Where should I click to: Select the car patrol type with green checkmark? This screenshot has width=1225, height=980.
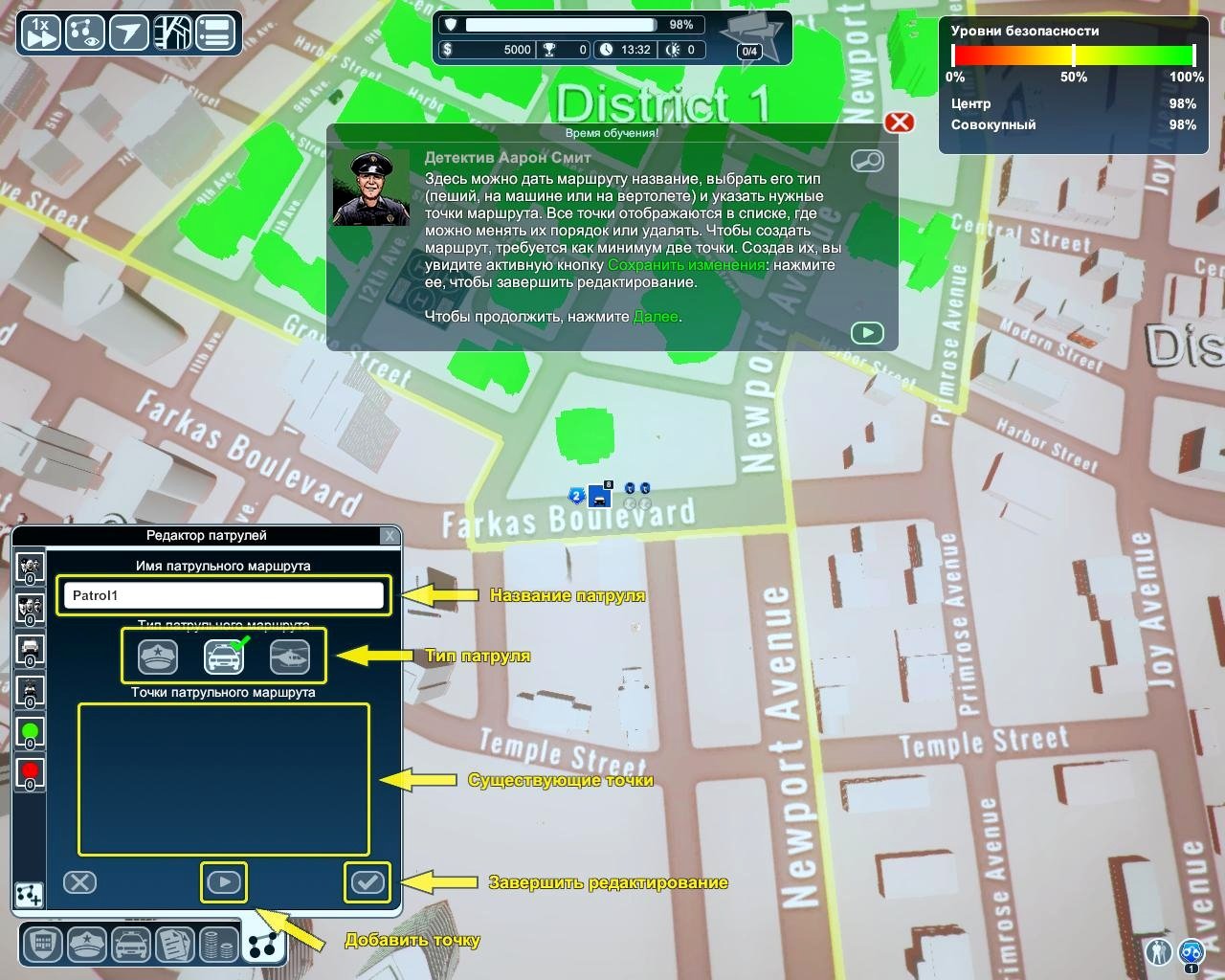click(x=224, y=657)
